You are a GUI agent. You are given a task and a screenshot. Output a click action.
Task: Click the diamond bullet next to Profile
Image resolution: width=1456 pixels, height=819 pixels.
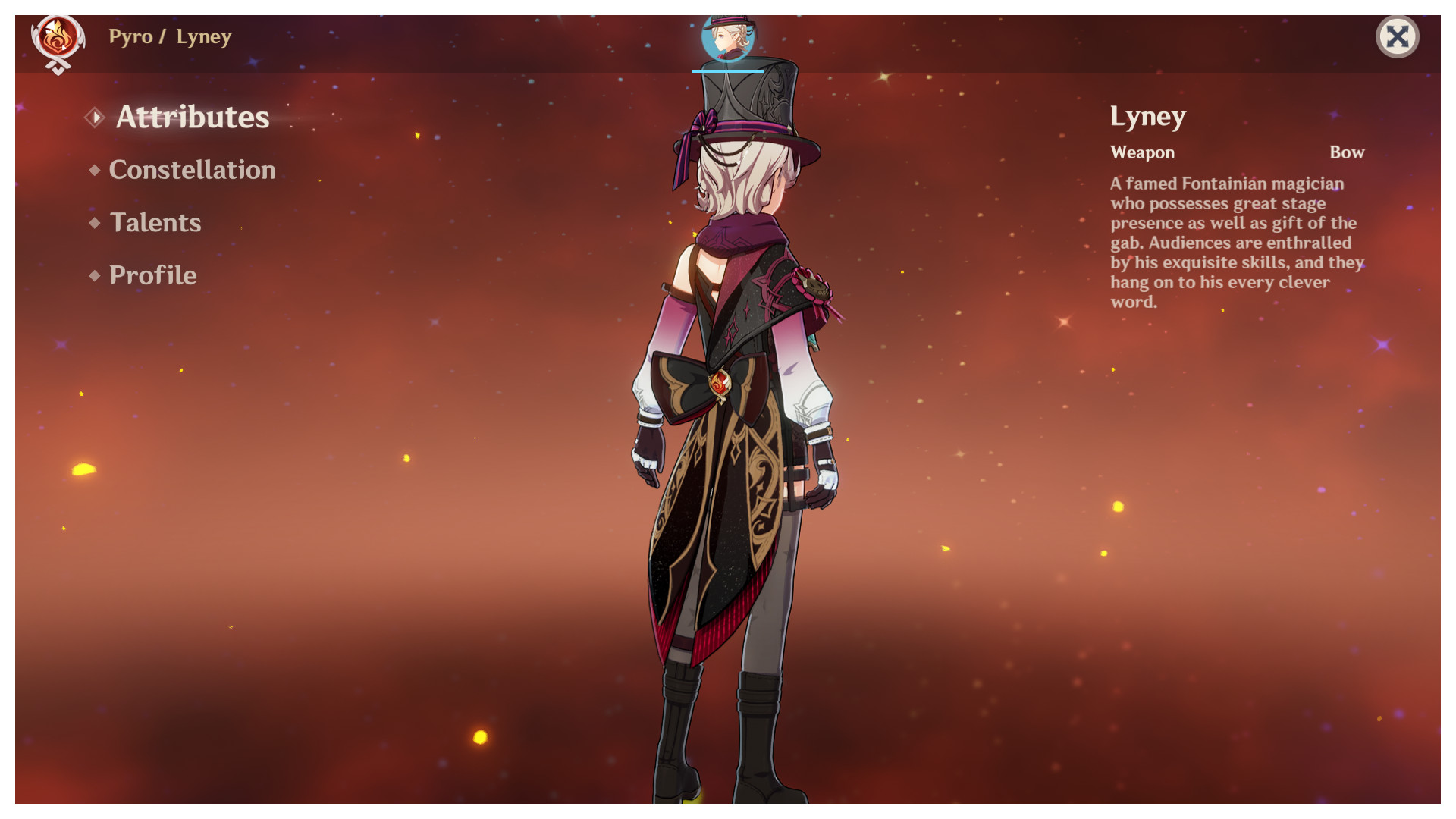click(94, 275)
